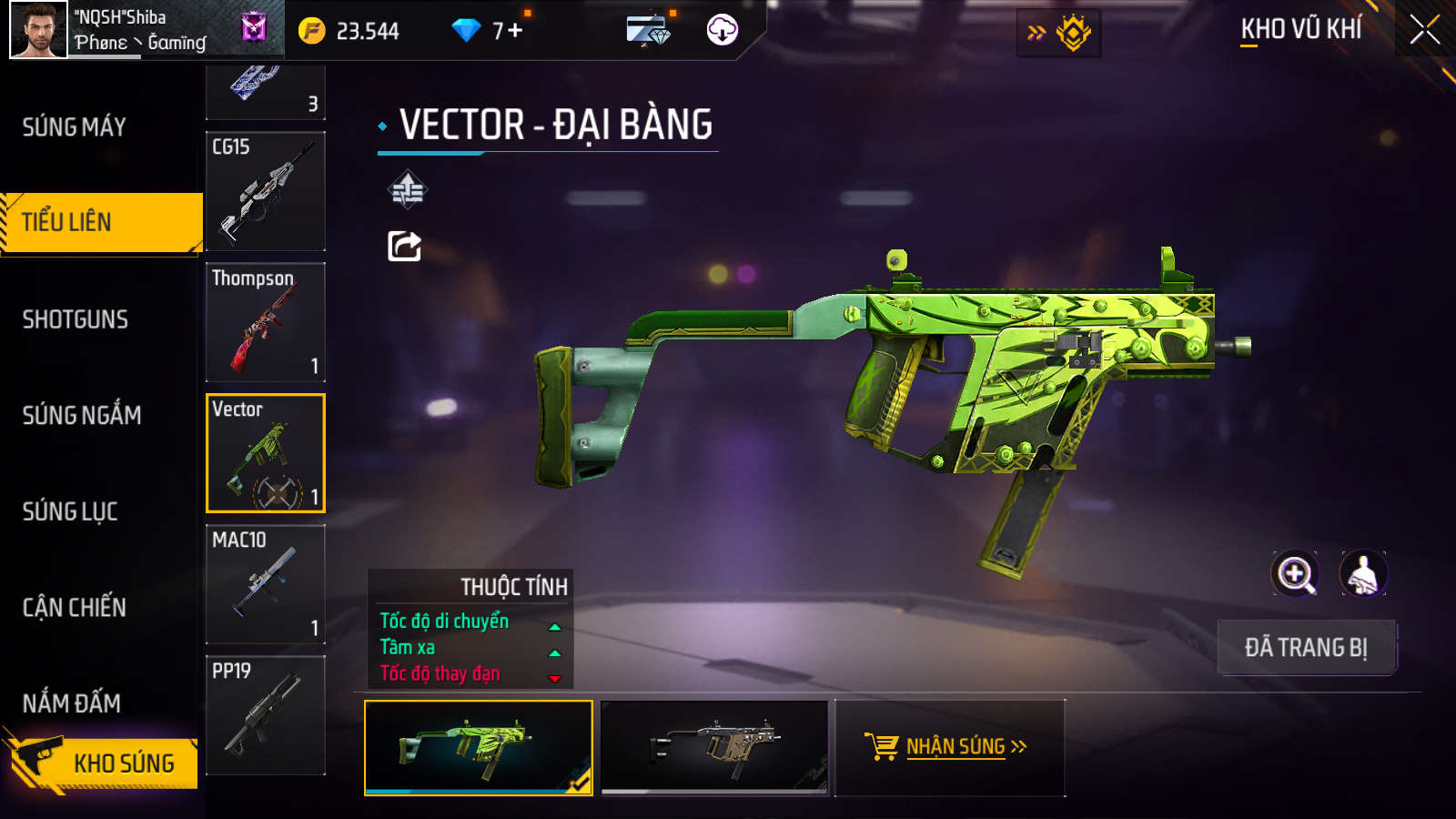The image size is (1456, 819).
Task: Choose the default black Vector skin
Action: [715, 747]
